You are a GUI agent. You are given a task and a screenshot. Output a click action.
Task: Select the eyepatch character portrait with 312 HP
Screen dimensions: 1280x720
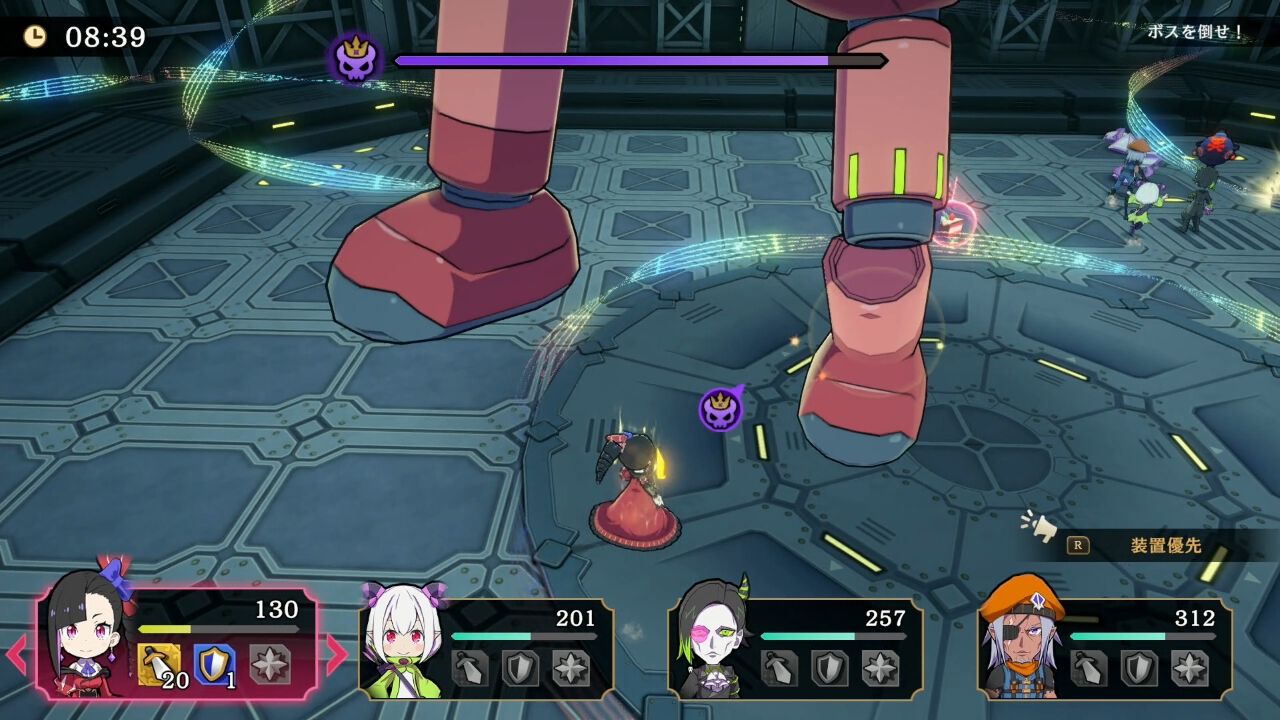tap(1018, 640)
